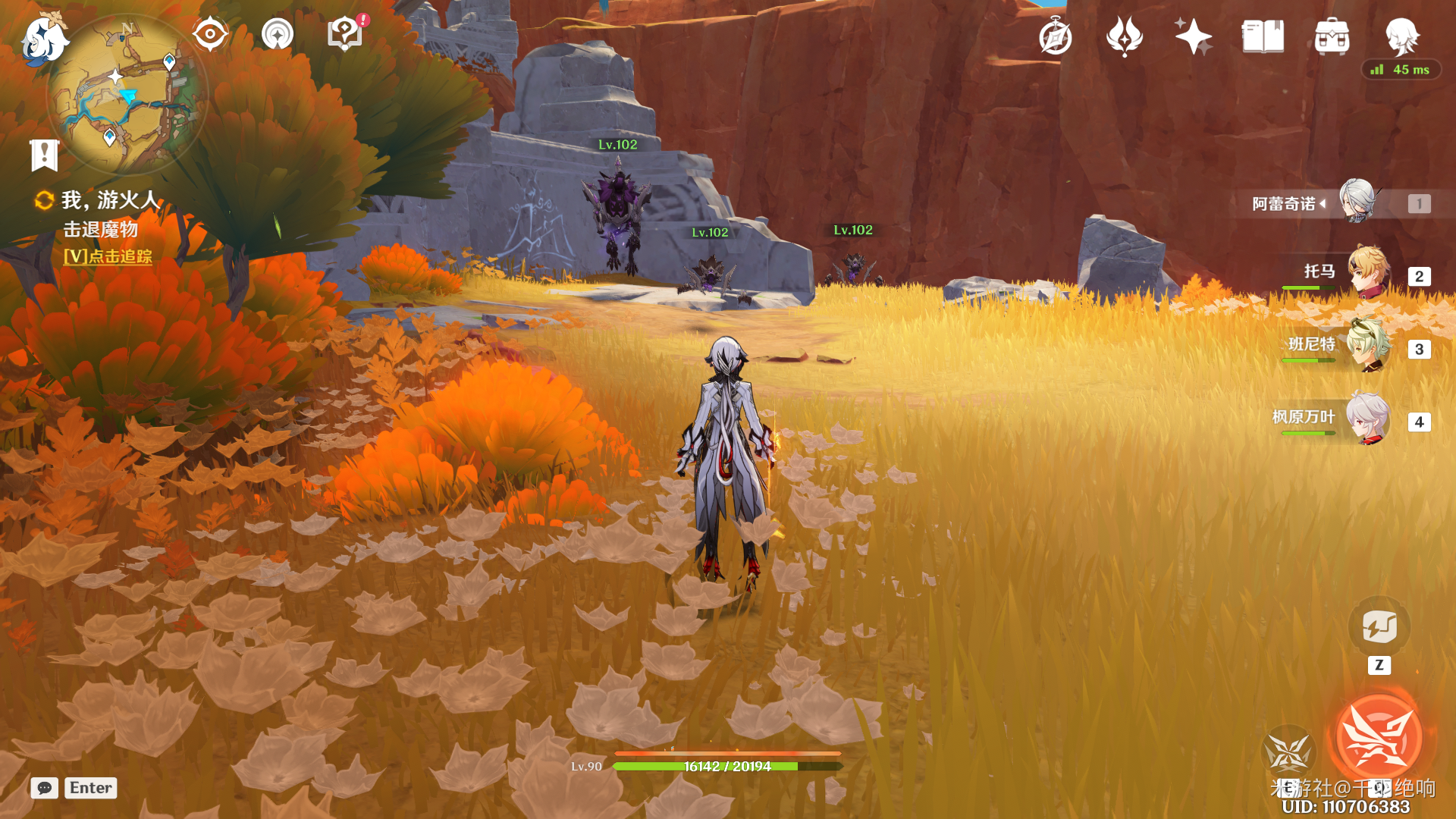Open the inventory backpack
The image size is (1456, 819).
[x=1332, y=37]
